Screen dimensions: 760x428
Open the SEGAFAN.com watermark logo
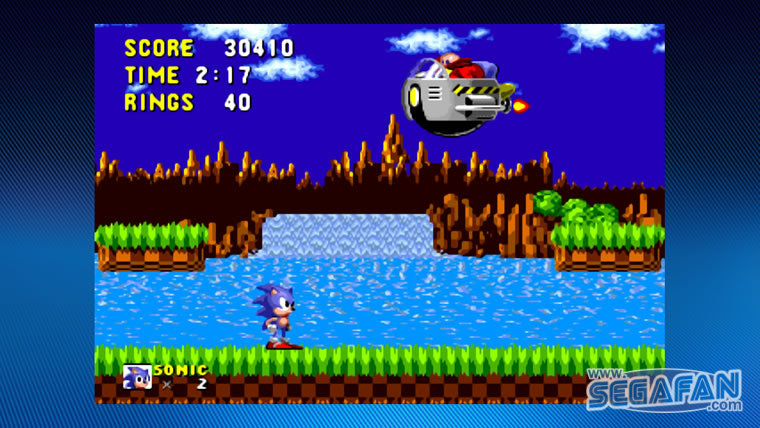664,390
